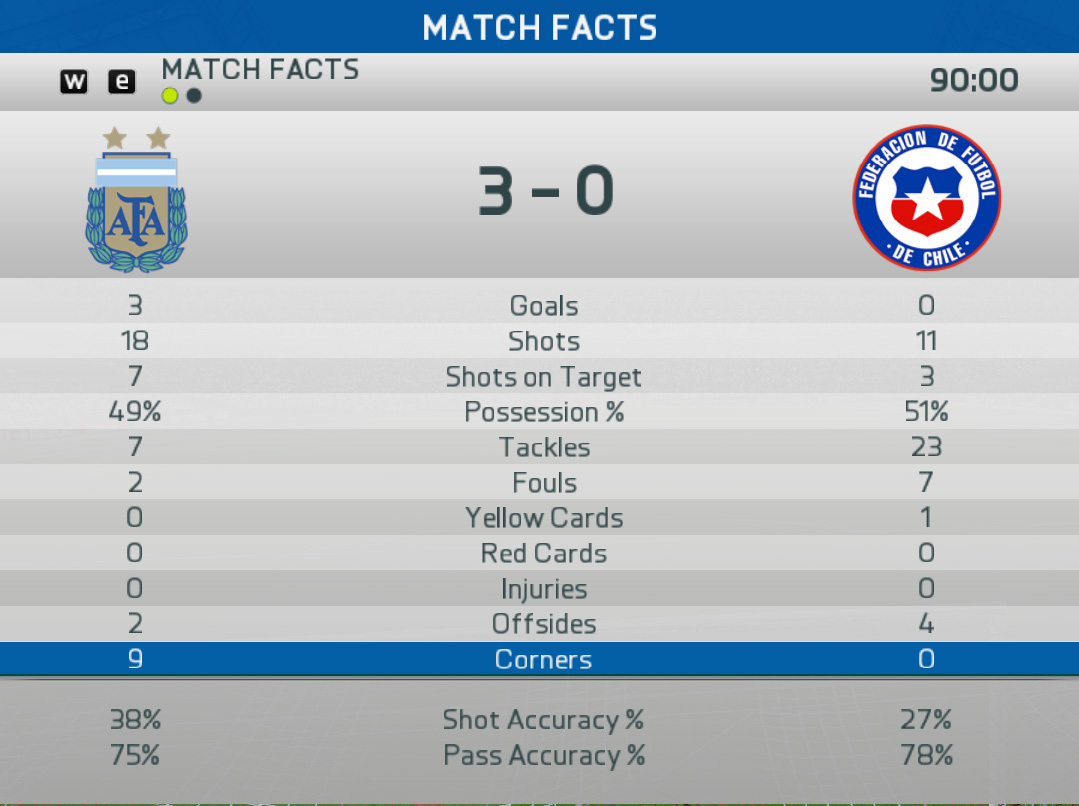Choose the Shots on Target row
Screen dimensions: 1079x806
click(x=540, y=377)
